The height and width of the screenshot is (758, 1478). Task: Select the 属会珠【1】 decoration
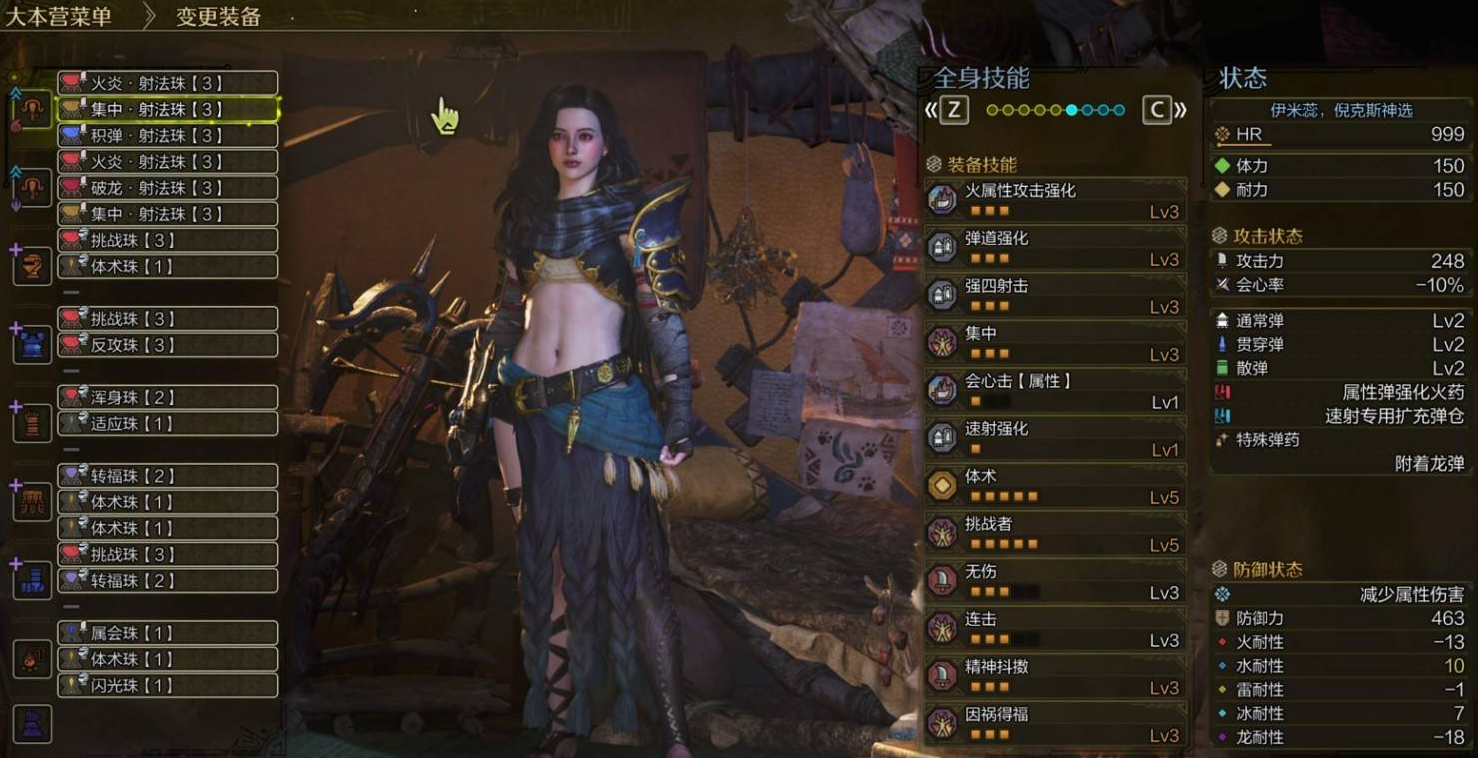pos(167,633)
